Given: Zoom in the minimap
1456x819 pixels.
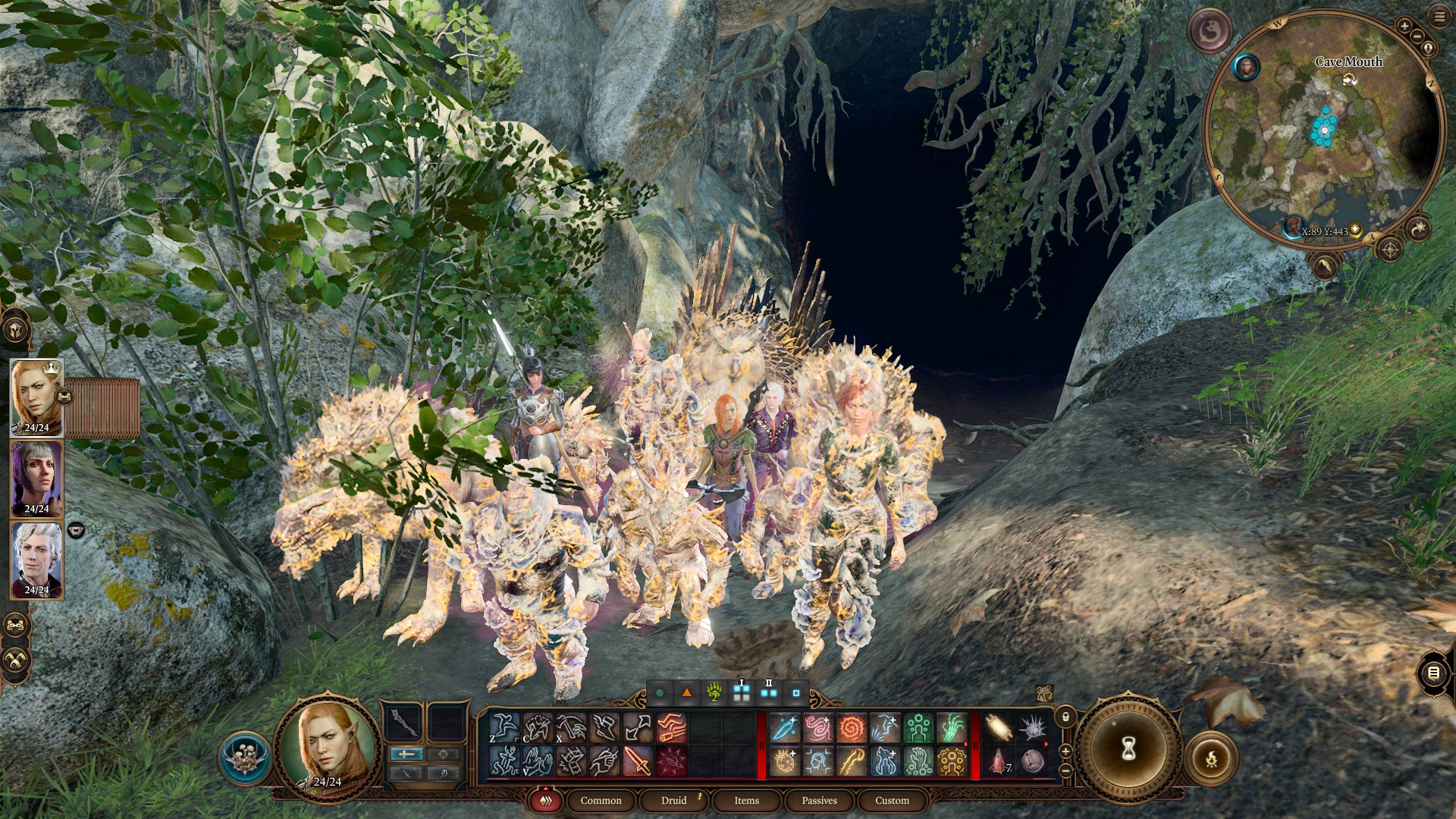Looking at the screenshot, I should (x=1404, y=27).
